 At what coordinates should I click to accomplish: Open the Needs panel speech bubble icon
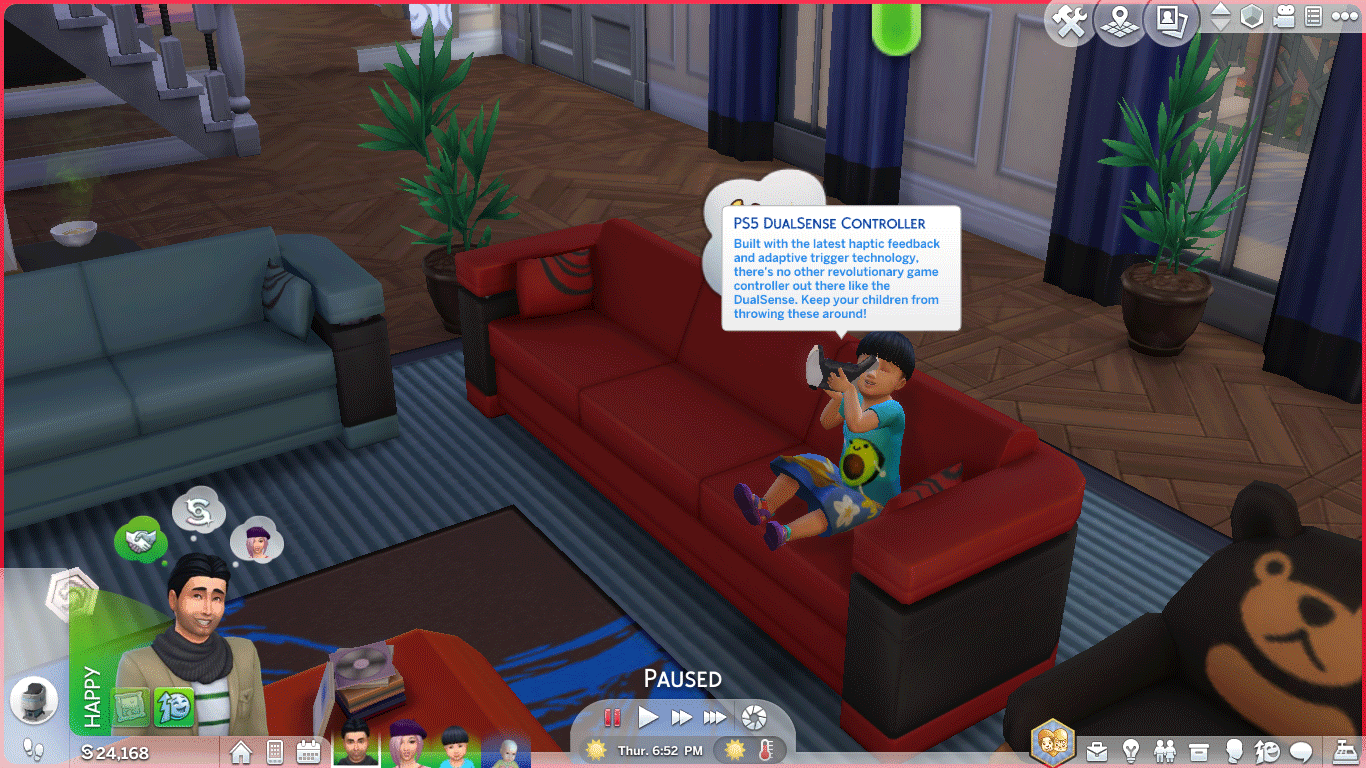1301,751
